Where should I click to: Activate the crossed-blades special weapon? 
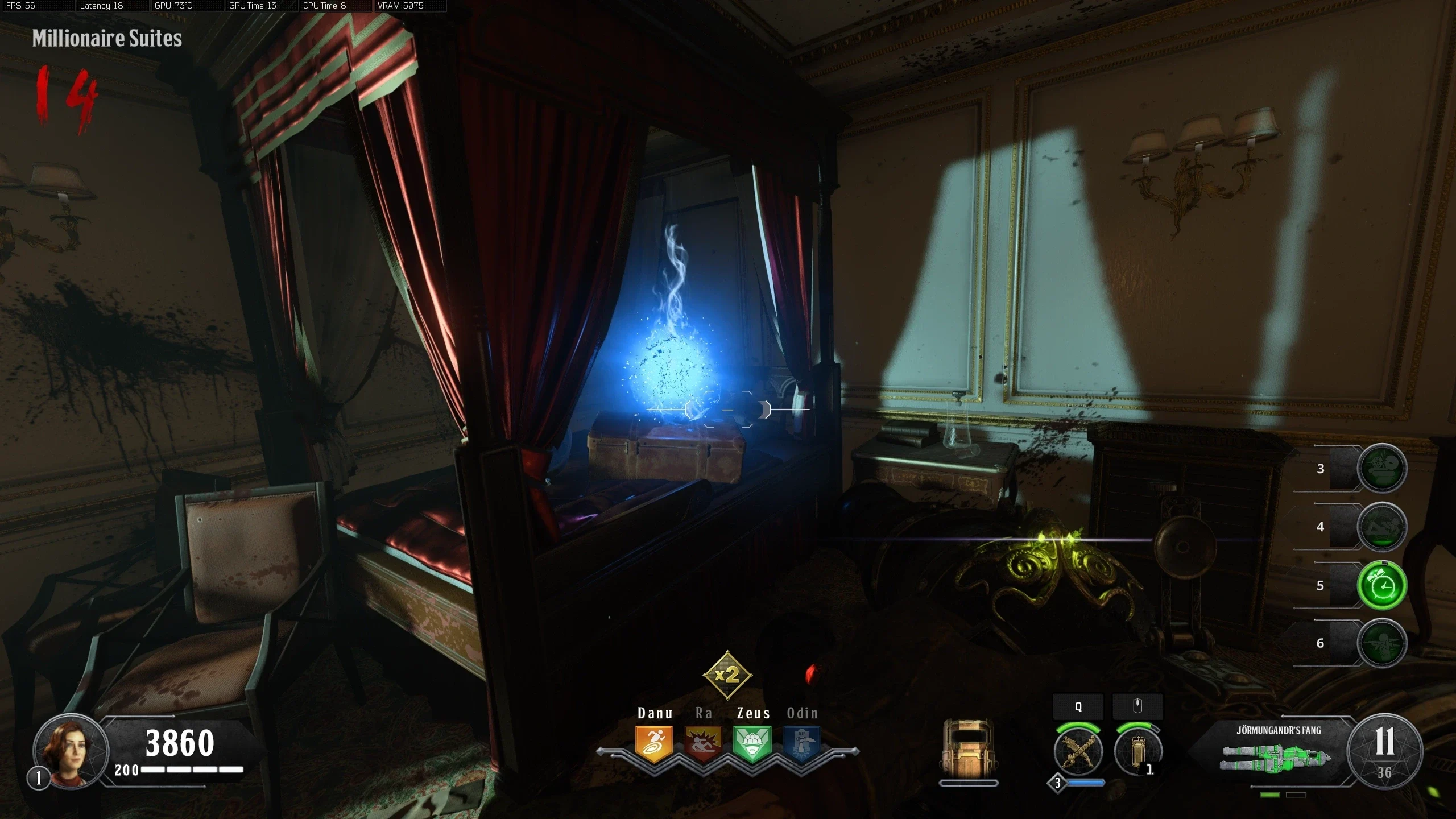tap(1078, 752)
